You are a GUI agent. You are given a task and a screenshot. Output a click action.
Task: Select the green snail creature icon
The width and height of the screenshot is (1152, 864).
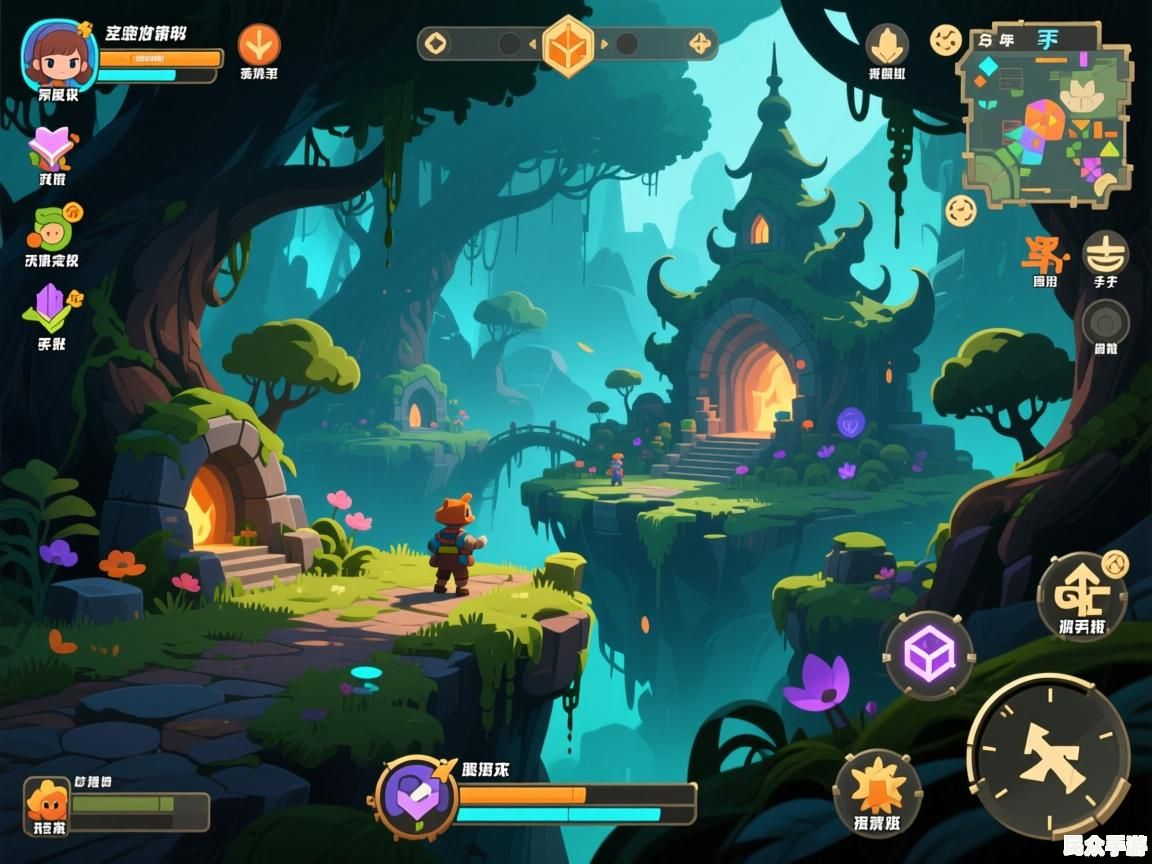pos(51,229)
